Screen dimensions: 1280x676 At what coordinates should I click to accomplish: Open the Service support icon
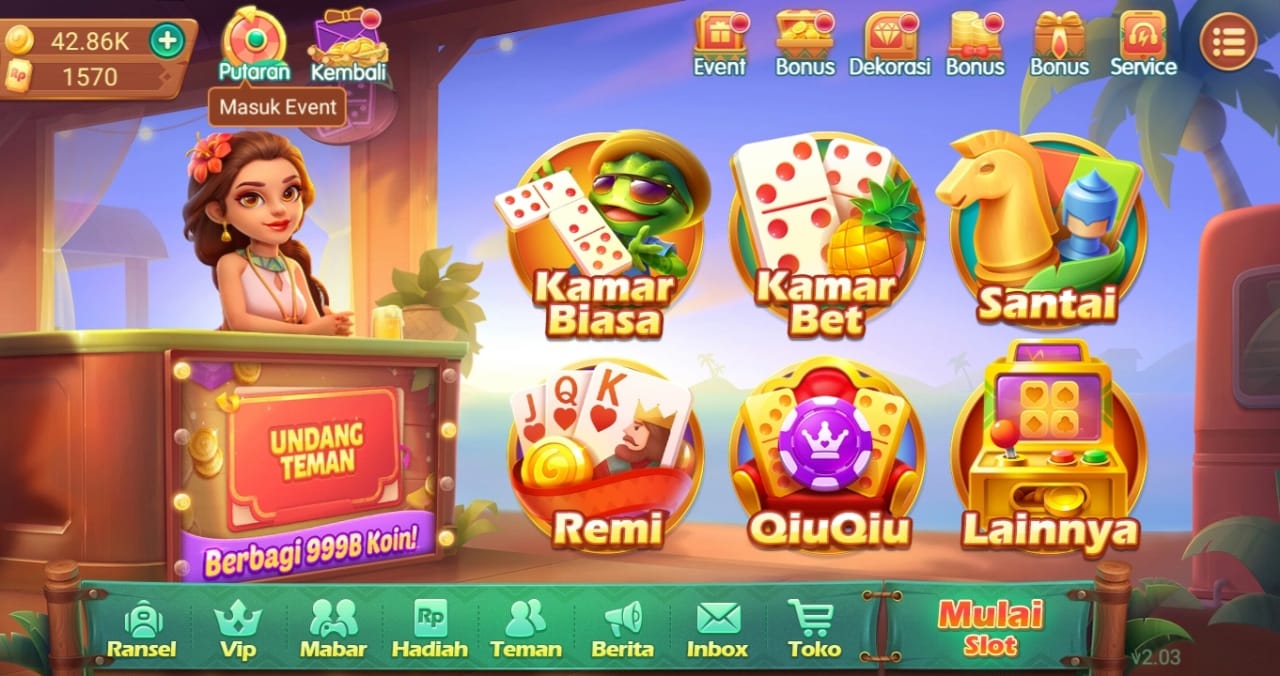click(1143, 44)
